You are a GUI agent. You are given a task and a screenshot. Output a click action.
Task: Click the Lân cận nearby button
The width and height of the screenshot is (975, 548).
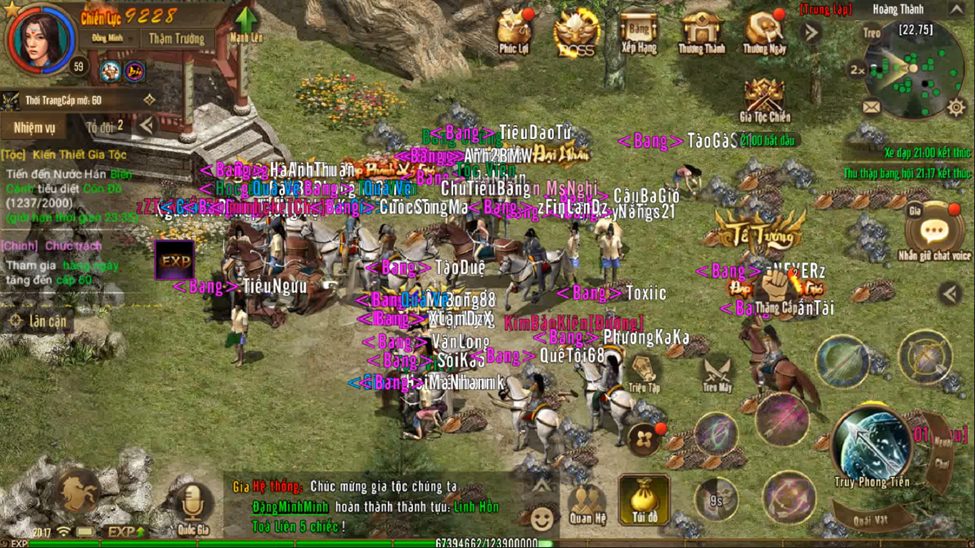pos(38,321)
